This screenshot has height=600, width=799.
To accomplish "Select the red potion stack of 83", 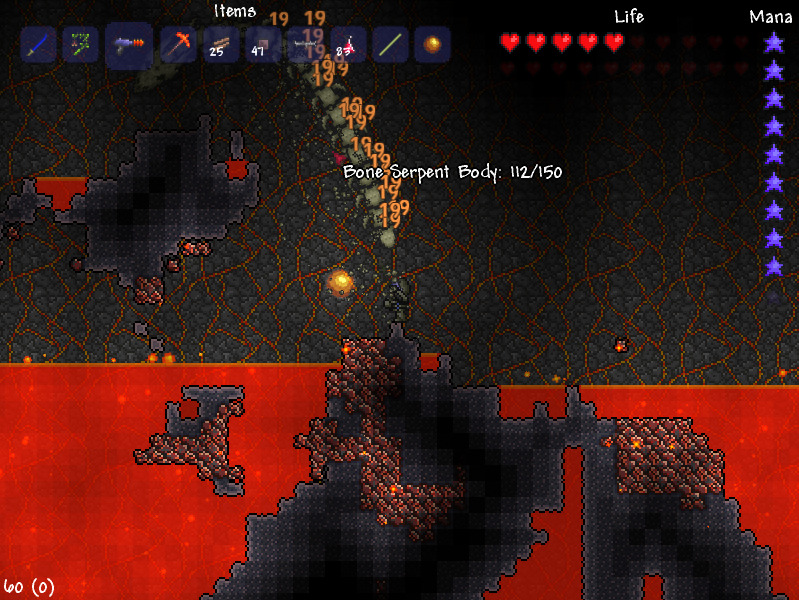I will pos(348,45).
